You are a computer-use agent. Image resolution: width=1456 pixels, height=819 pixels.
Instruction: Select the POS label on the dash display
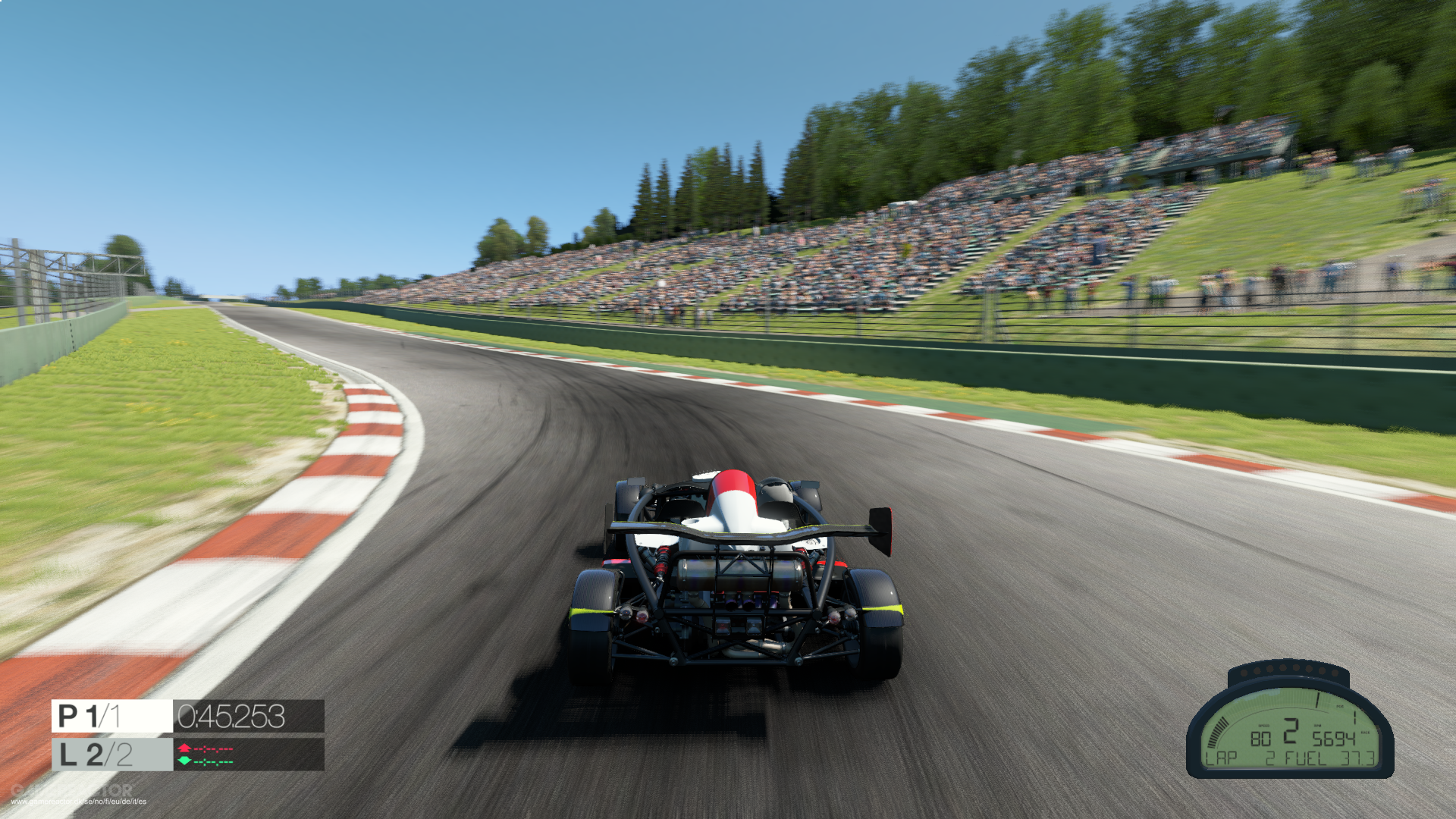(1341, 706)
